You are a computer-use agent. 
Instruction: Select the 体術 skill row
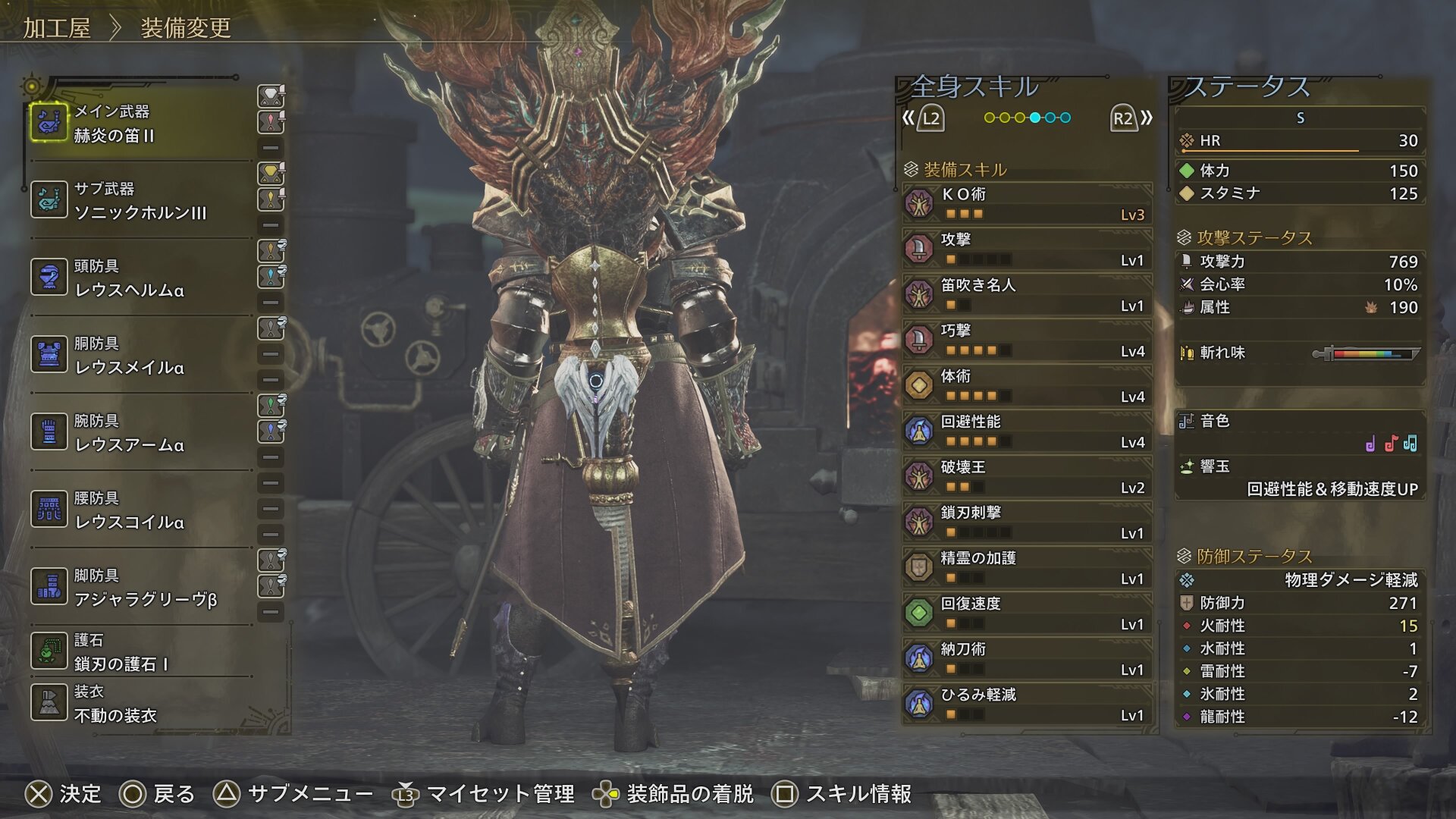coord(1028,385)
